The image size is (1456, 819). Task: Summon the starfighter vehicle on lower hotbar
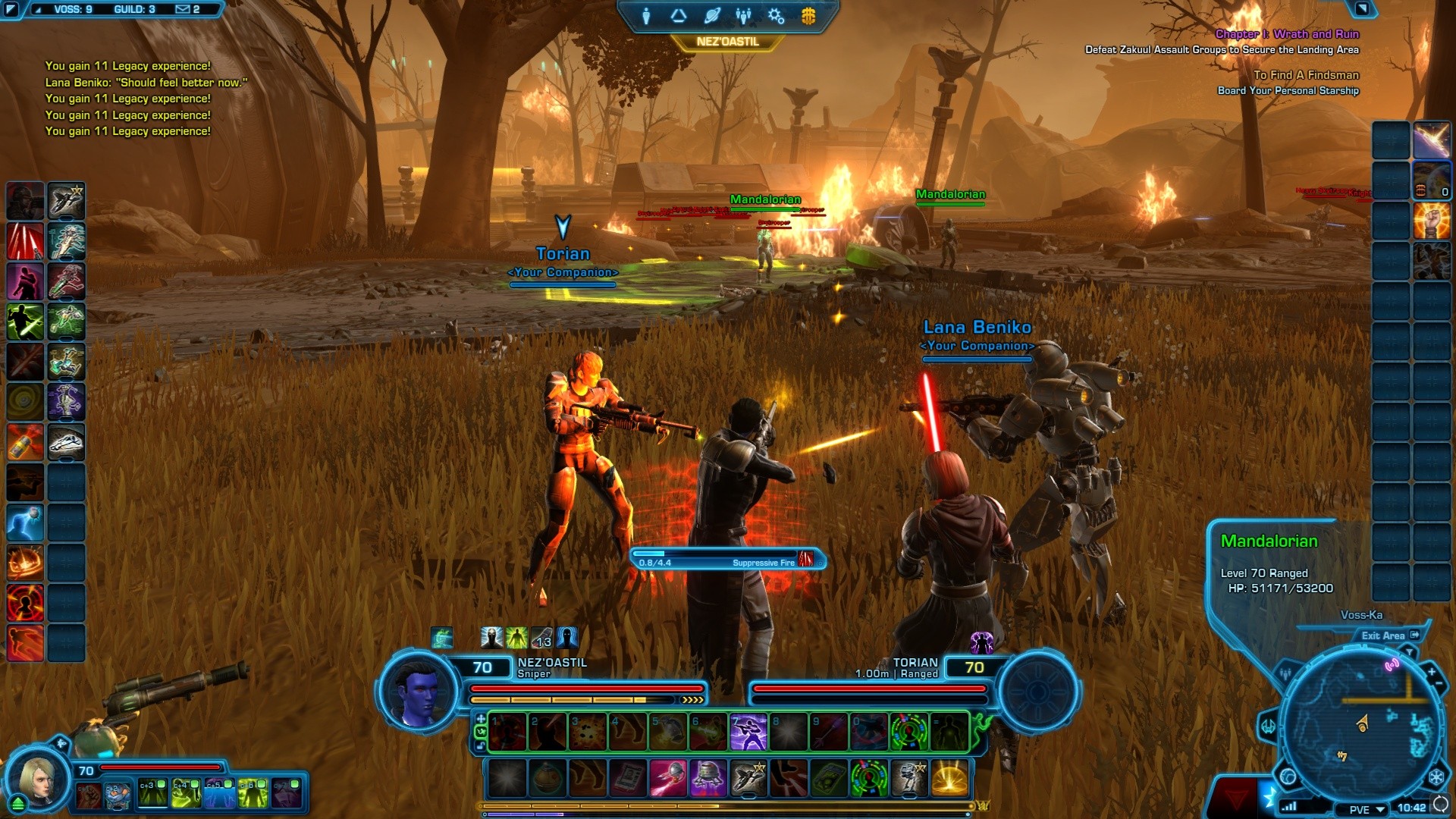pyautogui.click(x=748, y=778)
